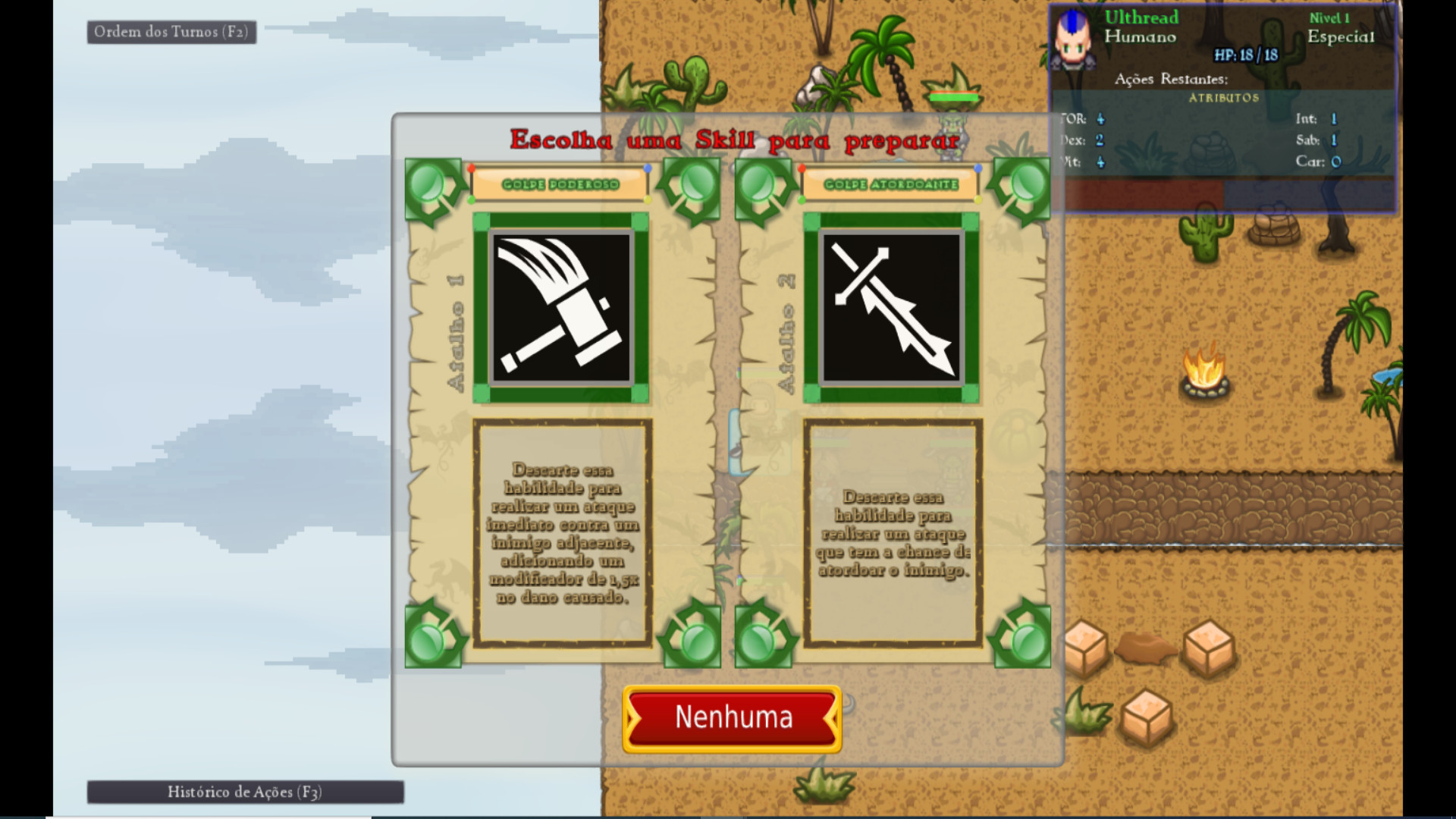Click the red dot on Golpe Poderoso's banner
1456x819 pixels.
tap(472, 168)
